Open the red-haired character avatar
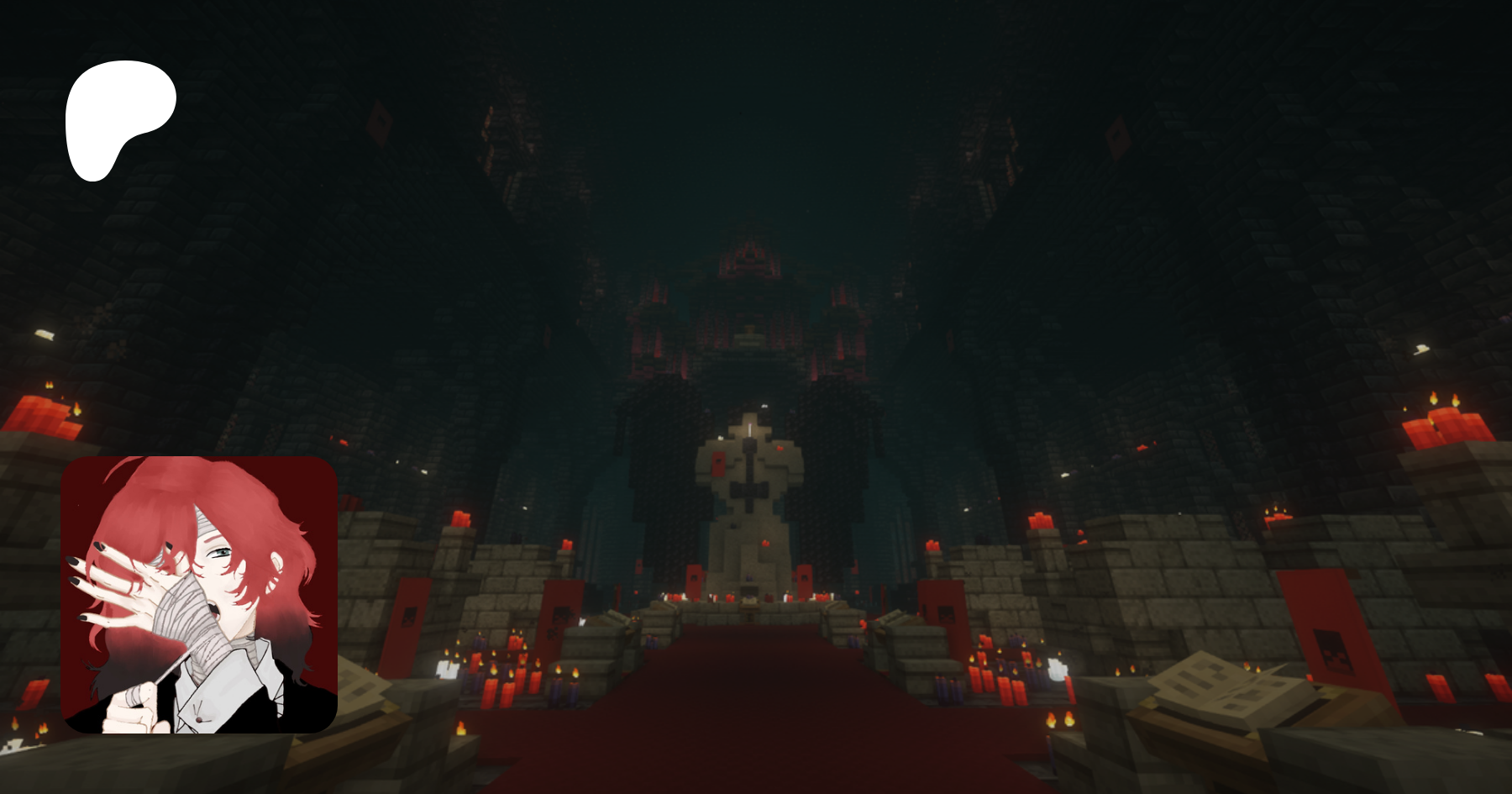 199,594
